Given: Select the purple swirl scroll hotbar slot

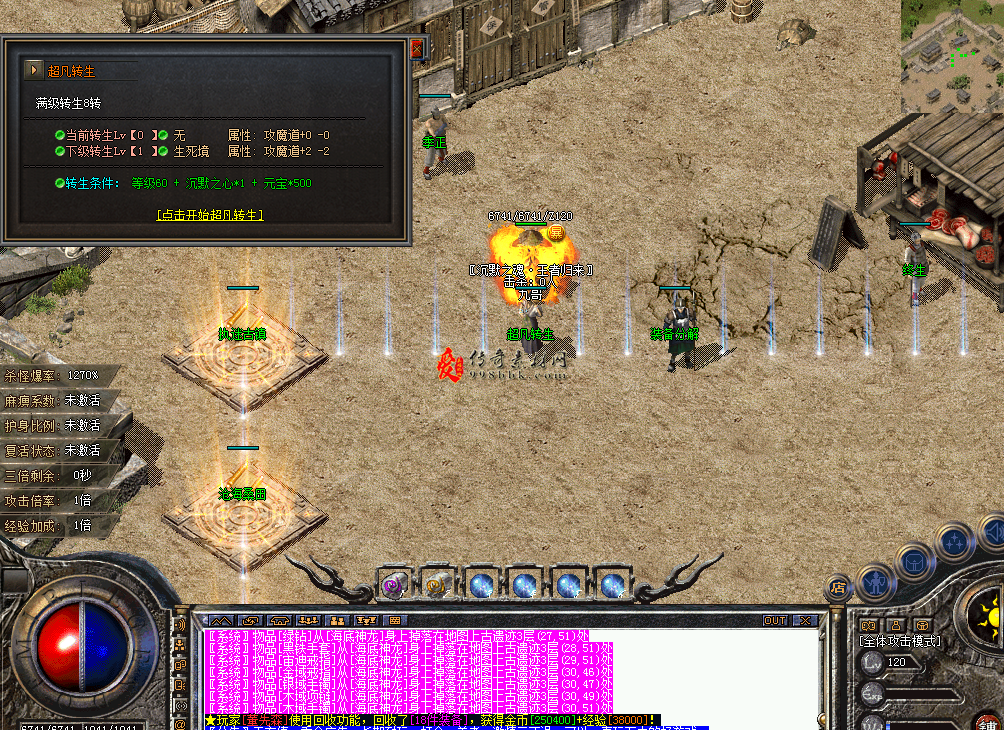Looking at the screenshot, I should pos(393,584).
